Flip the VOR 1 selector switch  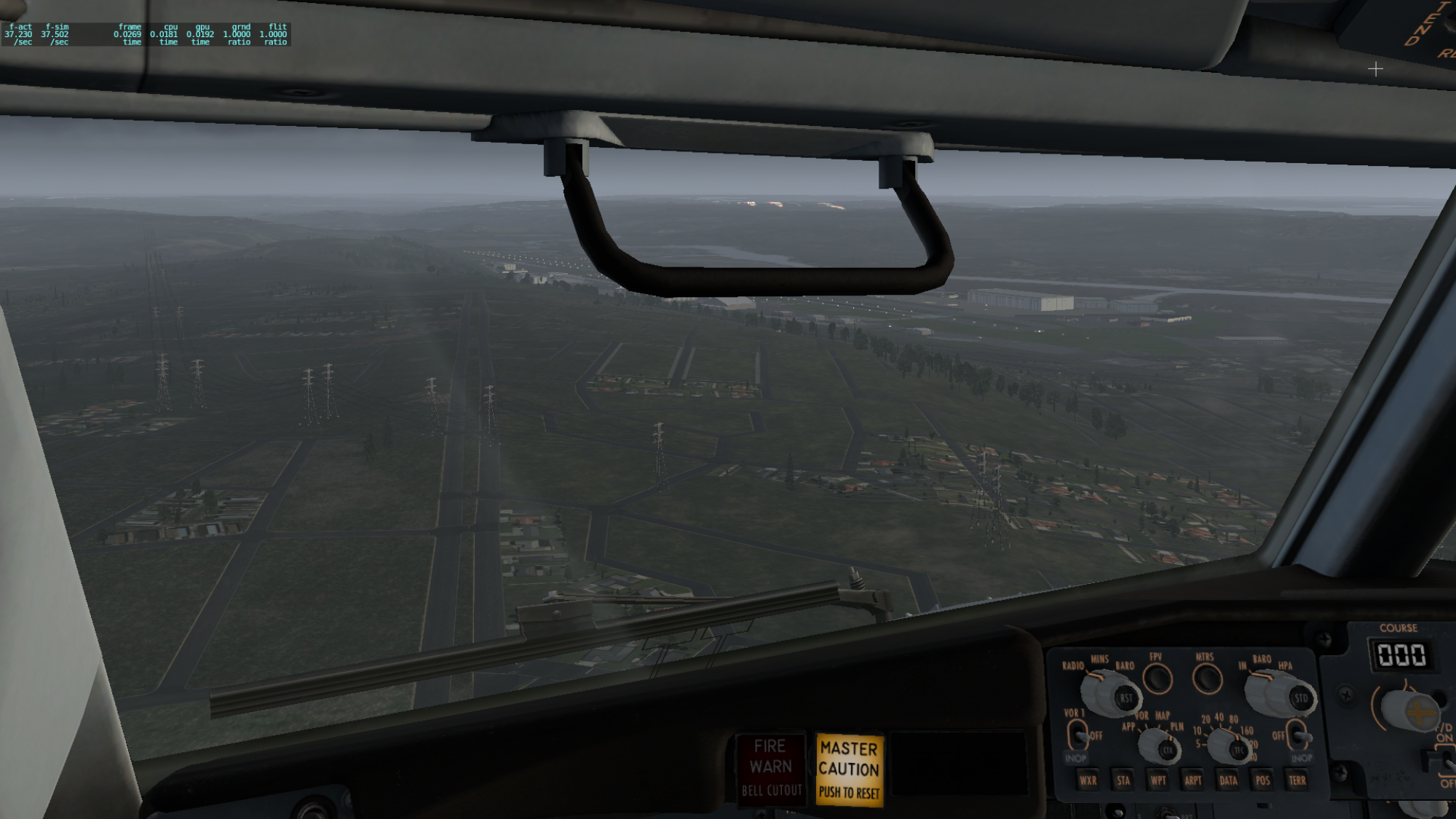(x=1078, y=734)
